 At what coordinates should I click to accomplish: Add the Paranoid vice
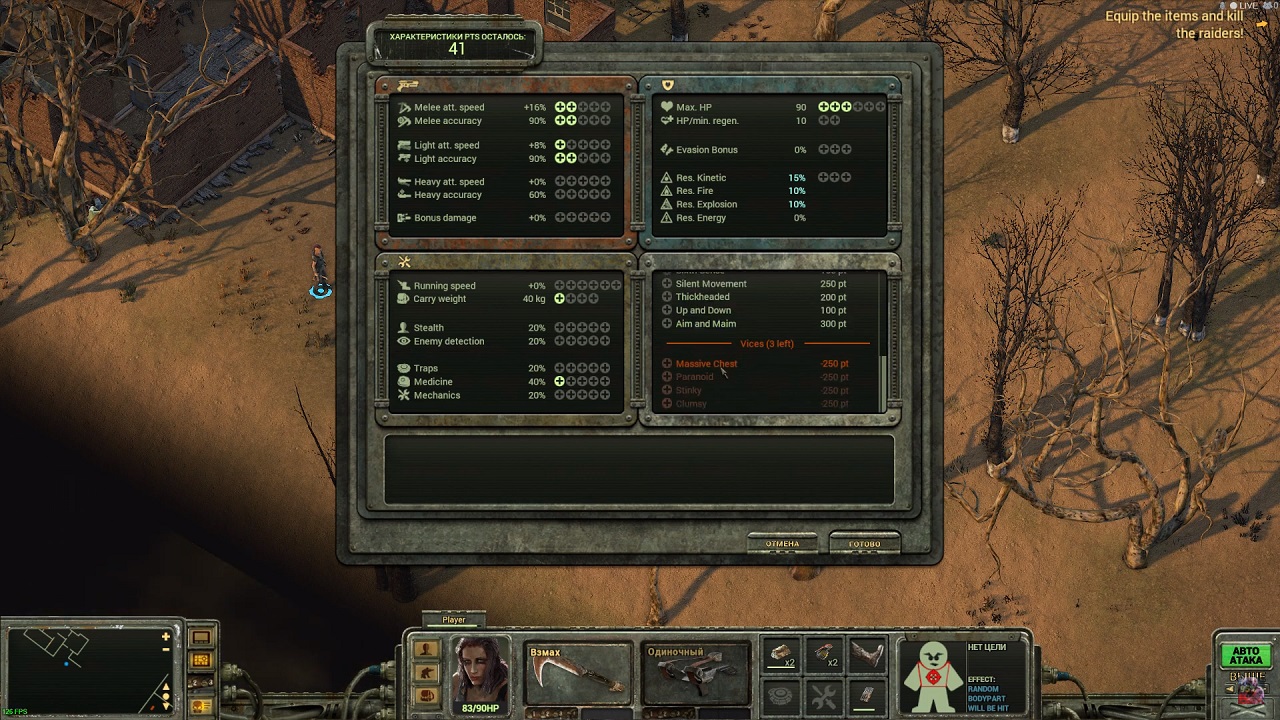click(667, 377)
